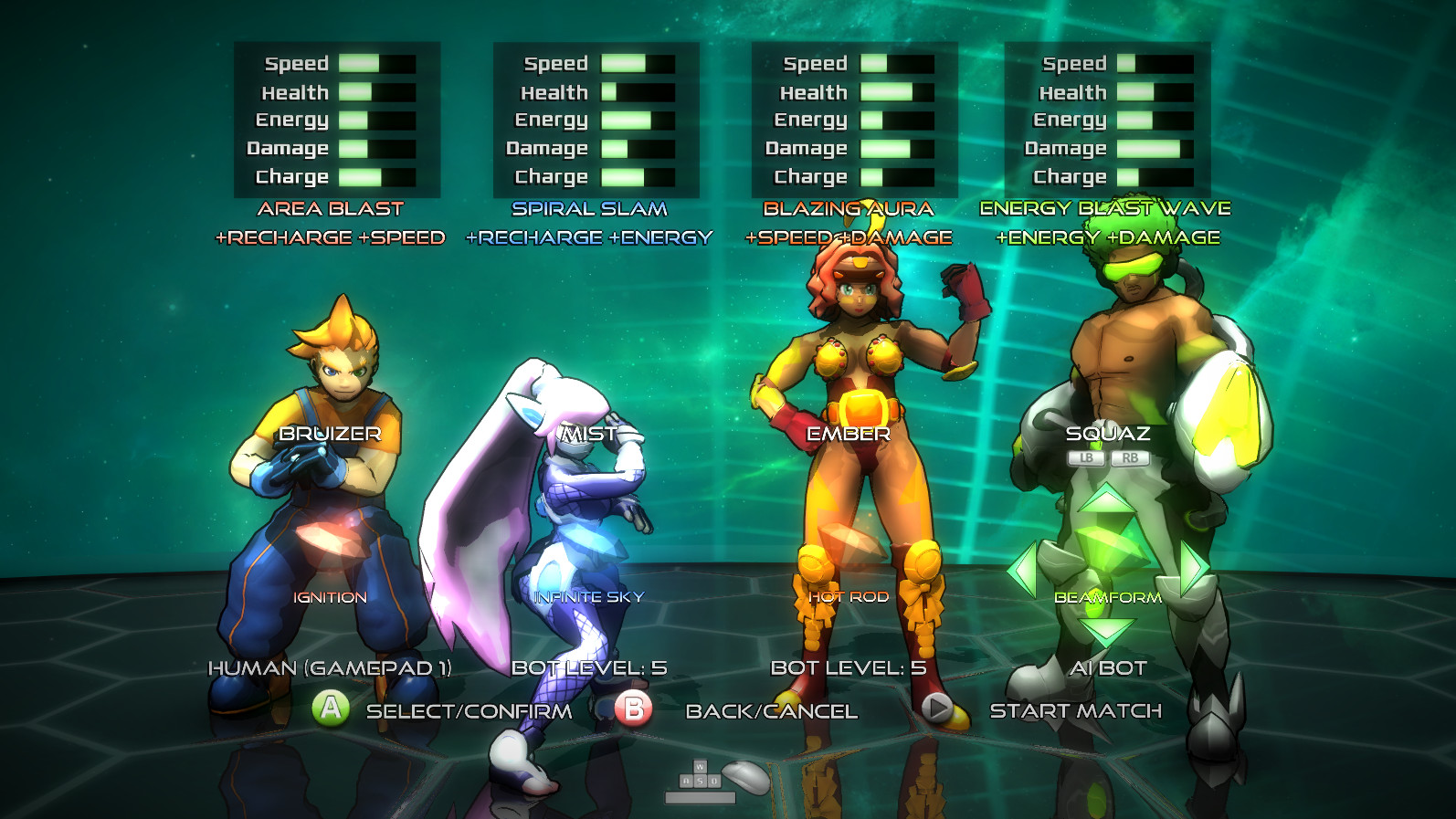Click the mouse icon at the bottom

click(x=744, y=779)
